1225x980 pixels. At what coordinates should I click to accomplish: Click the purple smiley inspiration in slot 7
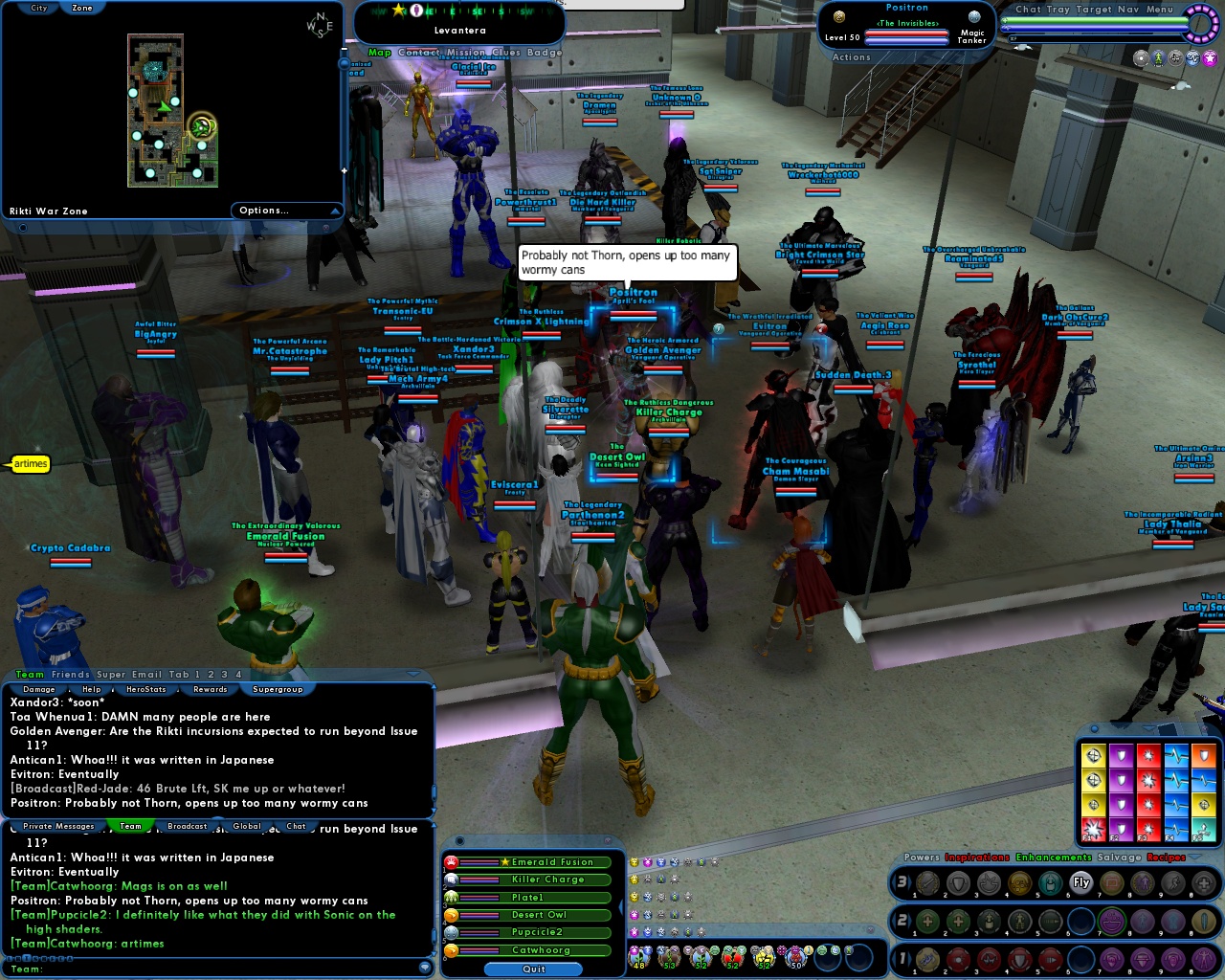tap(1111, 921)
